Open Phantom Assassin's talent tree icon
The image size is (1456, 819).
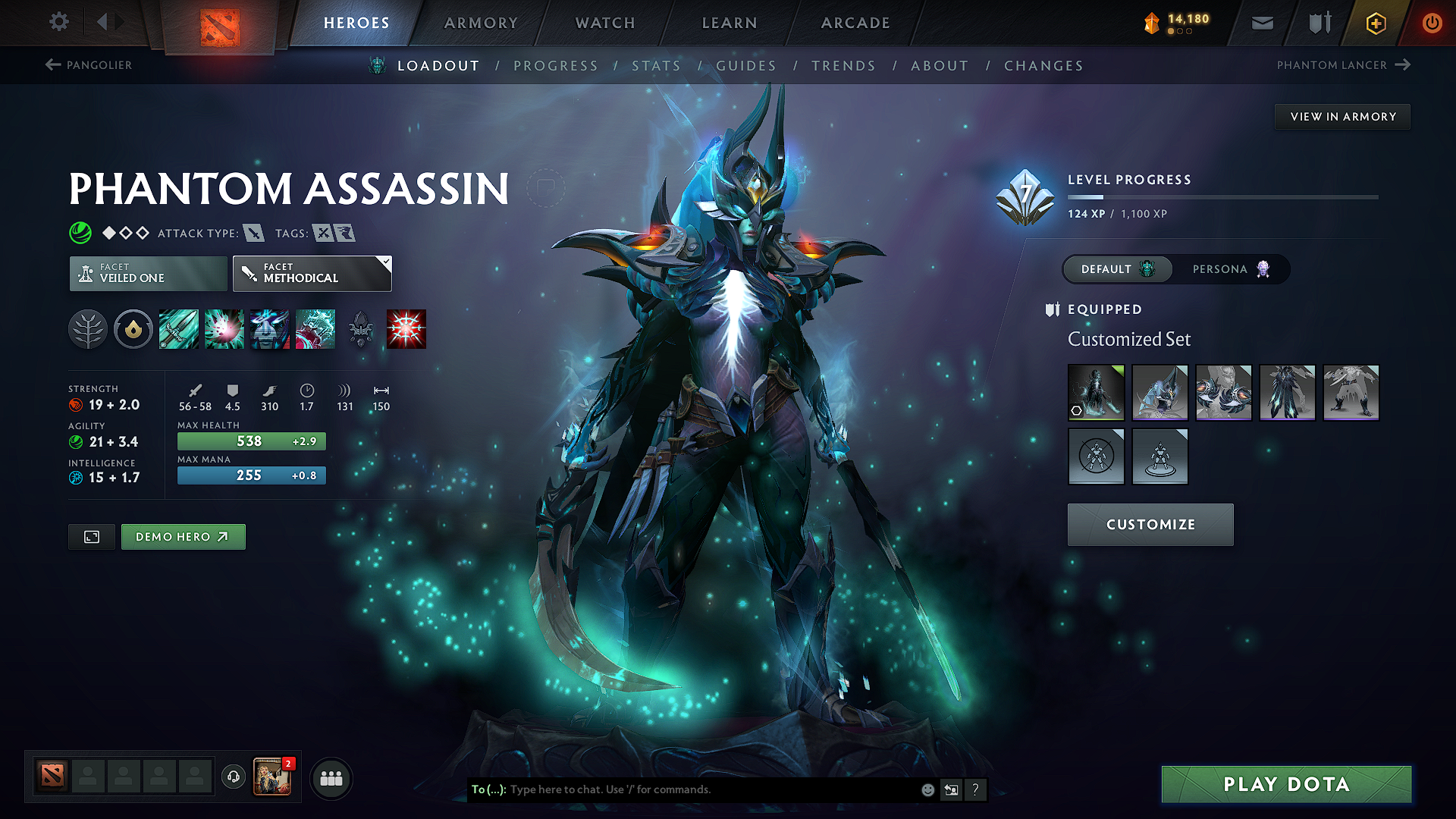pyautogui.click(x=89, y=328)
